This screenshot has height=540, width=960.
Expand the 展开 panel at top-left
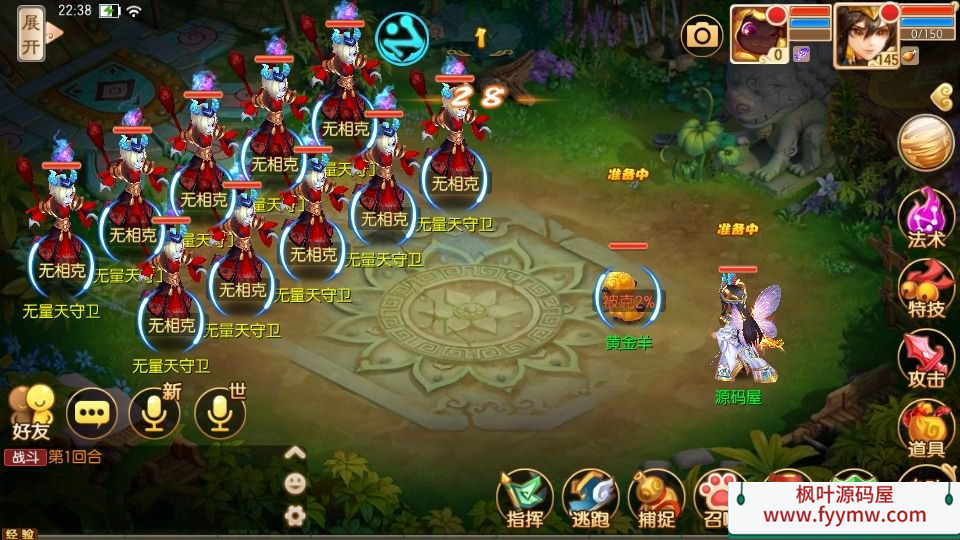[x=31, y=35]
